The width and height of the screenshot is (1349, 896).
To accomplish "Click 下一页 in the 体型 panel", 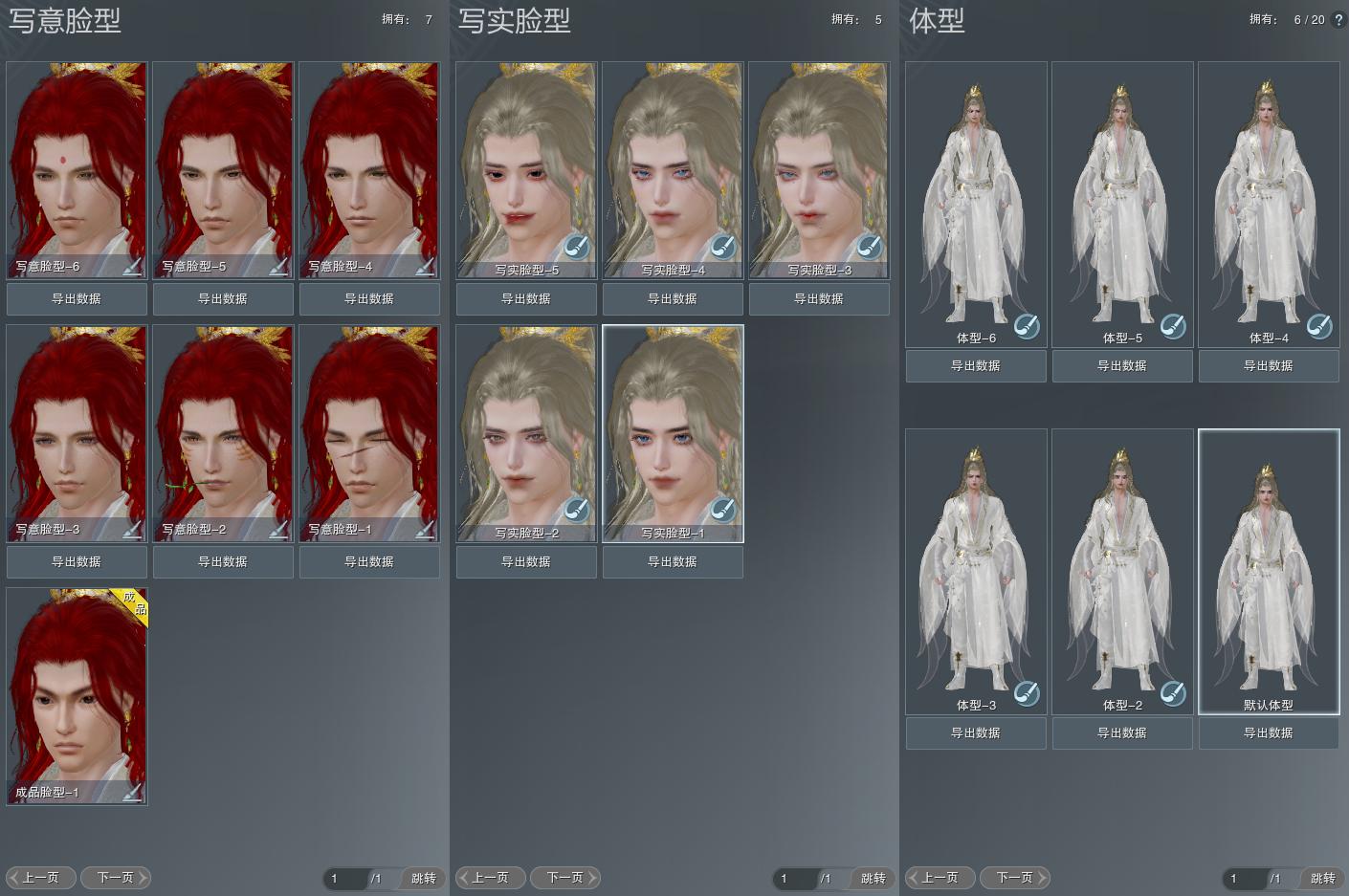I will click(x=1015, y=878).
